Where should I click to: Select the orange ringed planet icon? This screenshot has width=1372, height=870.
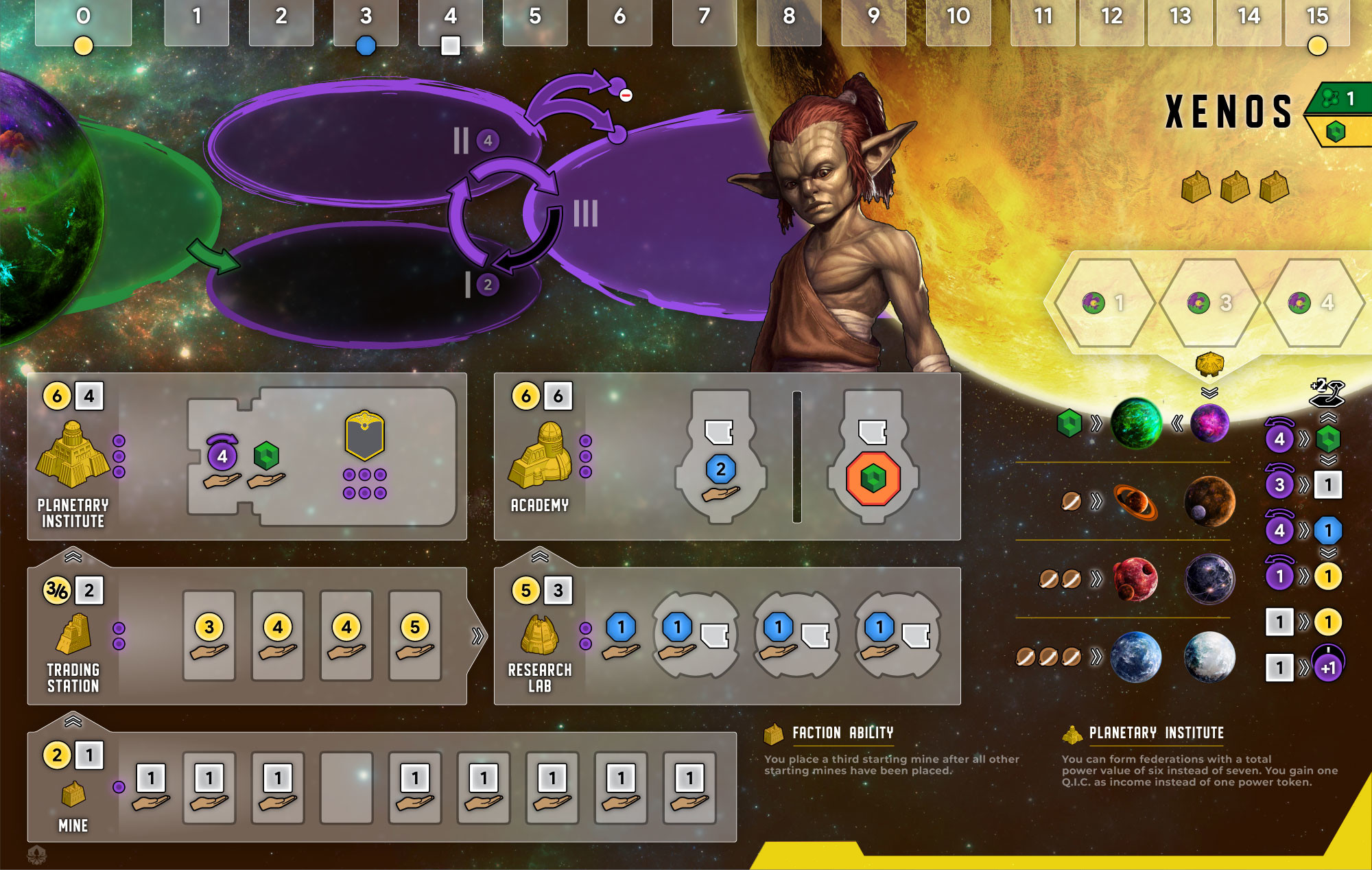click(x=1135, y=502)
